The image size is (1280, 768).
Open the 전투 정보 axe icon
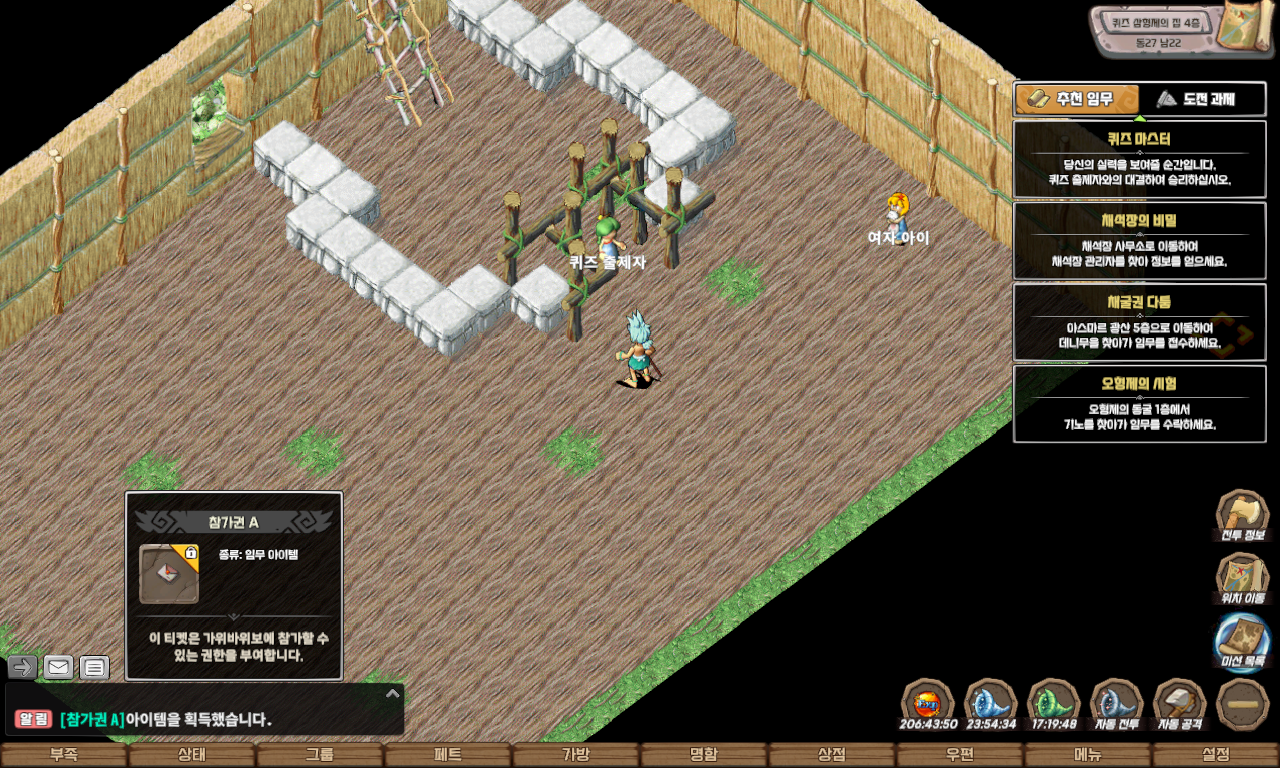click(x=1241, y=515)
